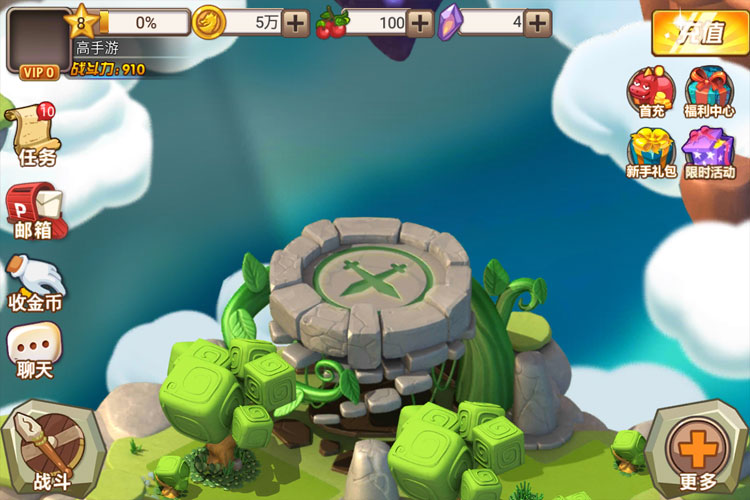Add more cherries with plus button

click(421, 22)
